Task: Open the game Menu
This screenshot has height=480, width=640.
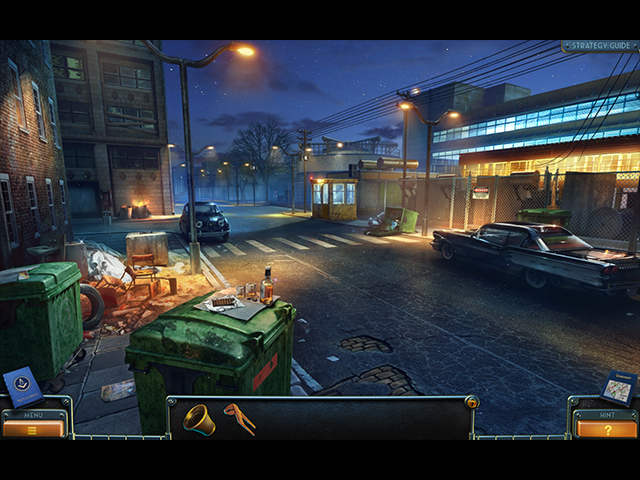Action: [x=33, y=428]
